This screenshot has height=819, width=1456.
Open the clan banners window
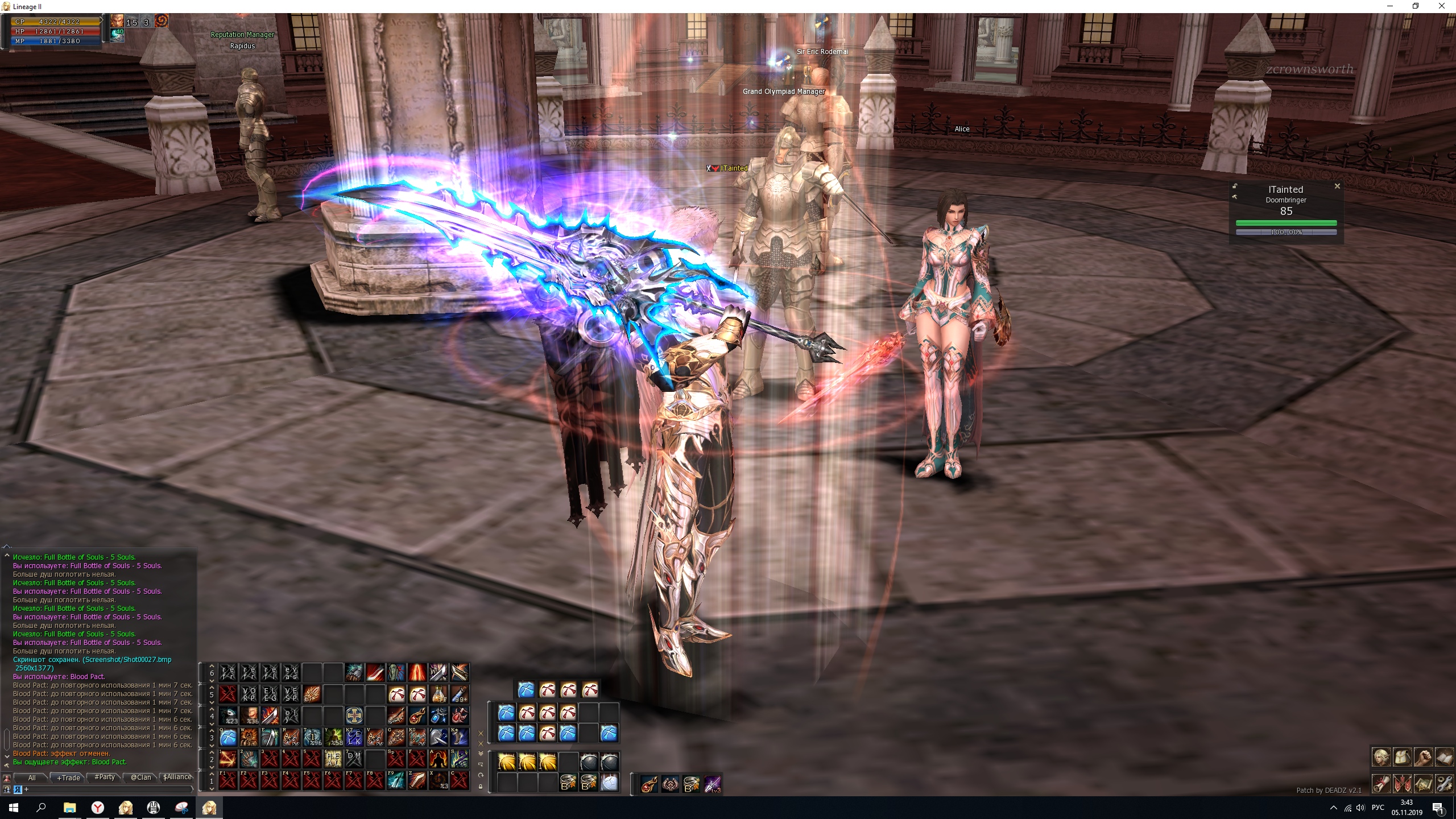1403,784
